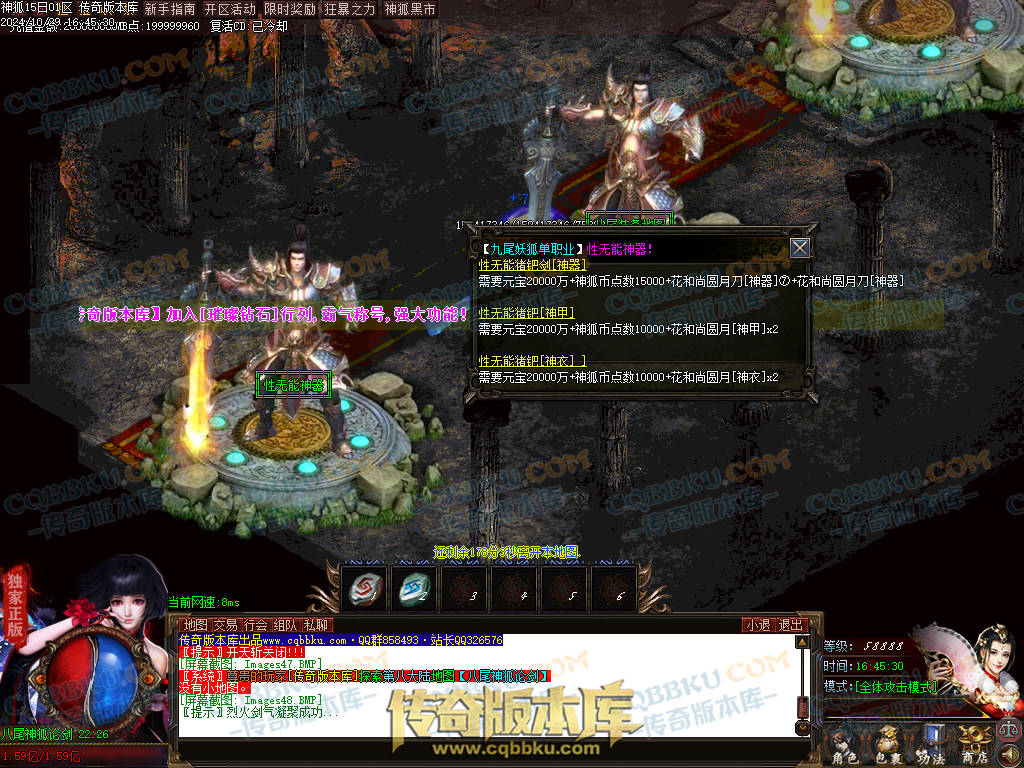Open the 角色 character panel
Screen dimensions: 1024x768
(844, 747)
